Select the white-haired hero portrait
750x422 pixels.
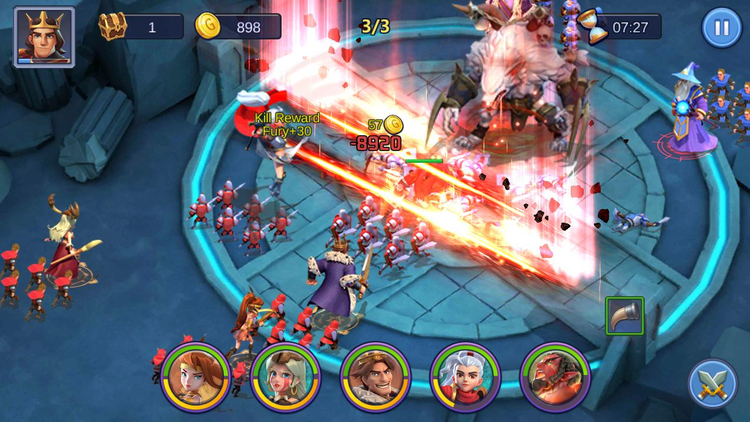pyautogui.click(x=465, y=377)
